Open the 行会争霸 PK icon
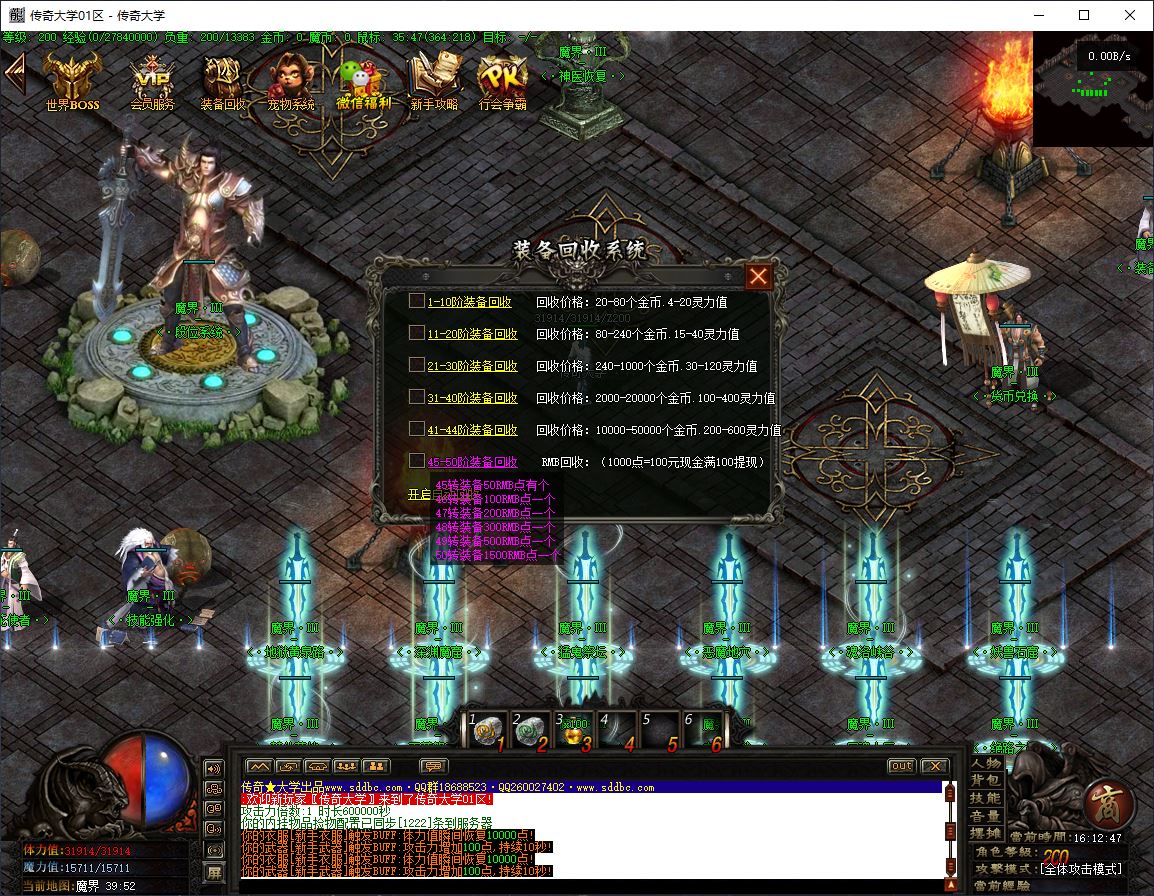Image resolution: width=1154 pixels, height=896 pixels. [502, 81]
